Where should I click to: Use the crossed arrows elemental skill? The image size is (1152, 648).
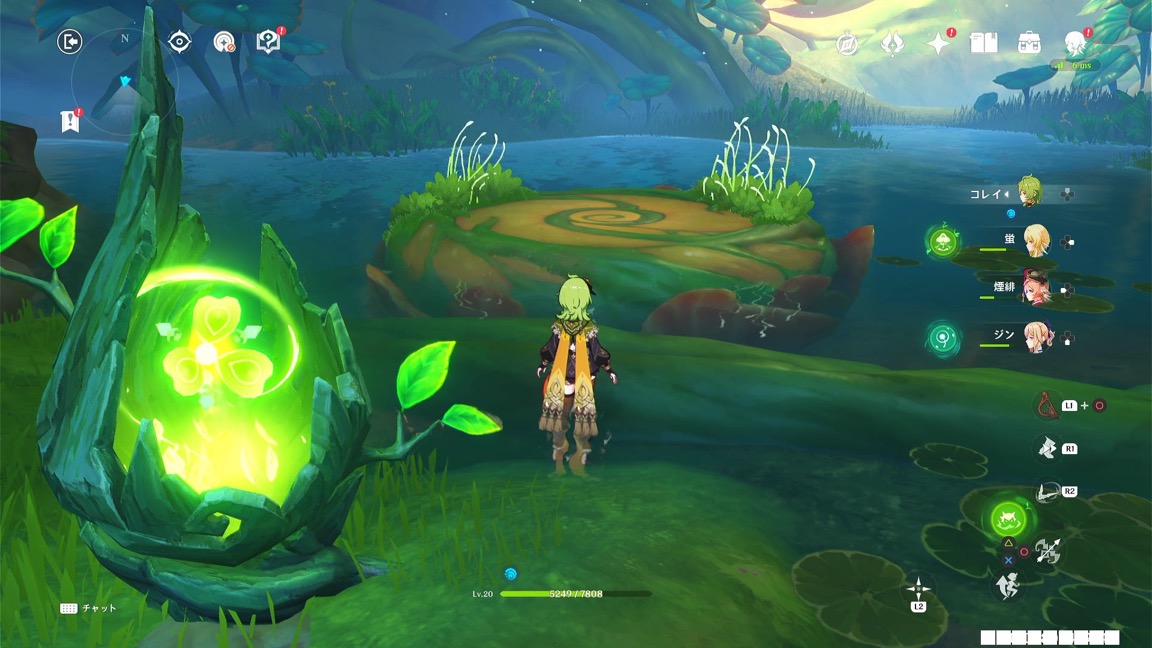coord(1048,549)
